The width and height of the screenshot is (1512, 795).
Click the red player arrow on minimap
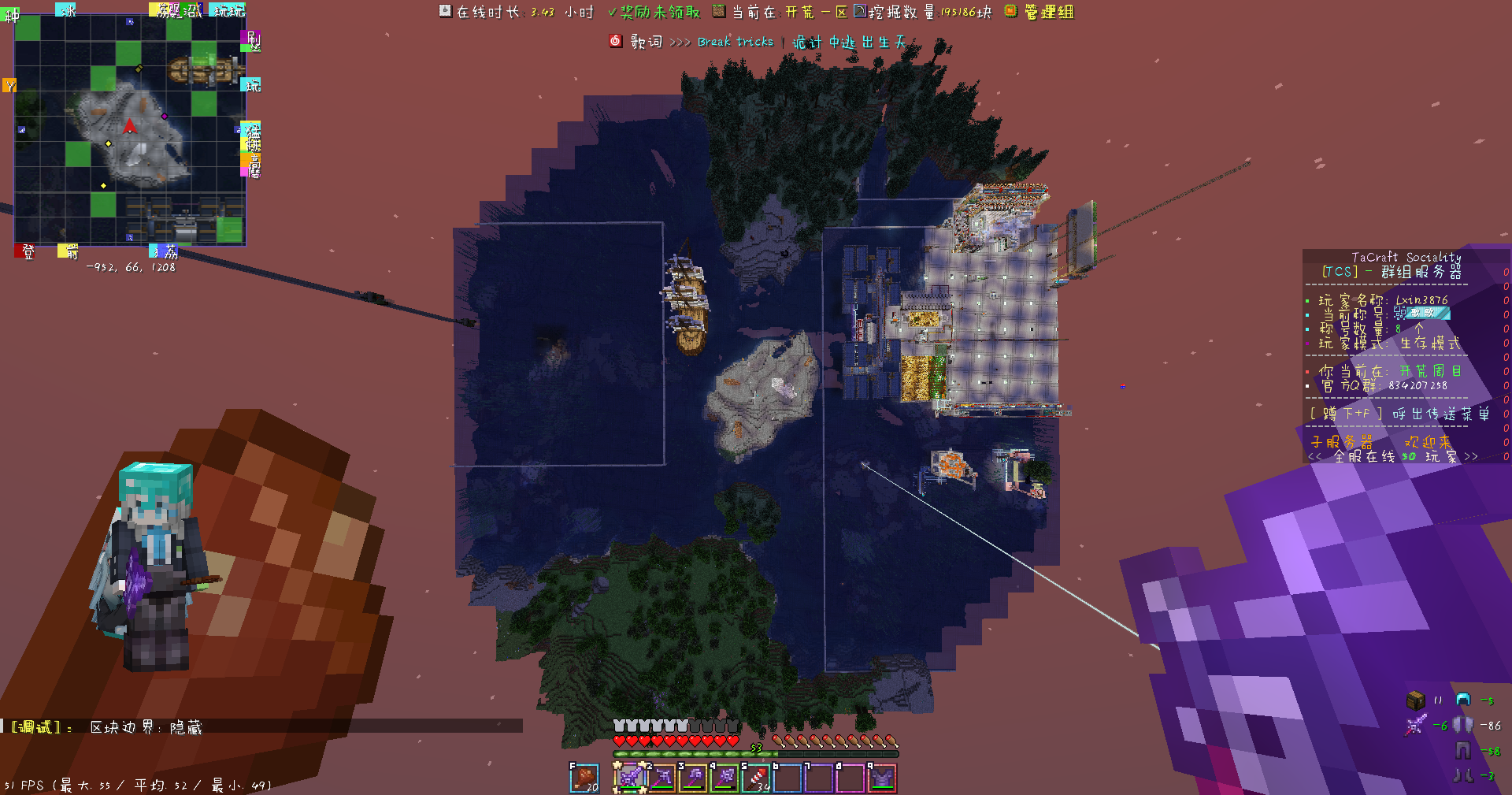point(130,126)
